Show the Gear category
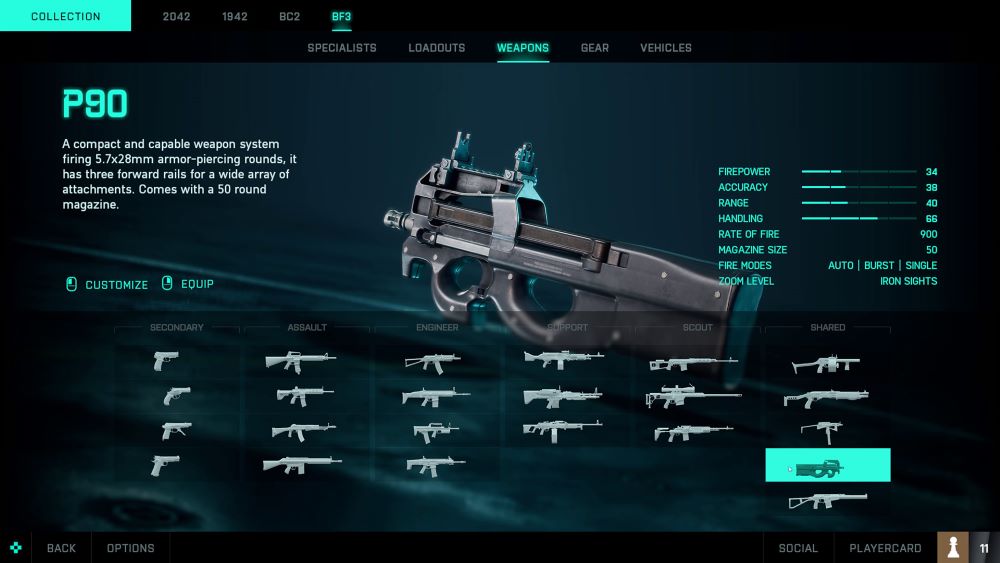Viewport: 1000px width, 563px height. point(595,48)
